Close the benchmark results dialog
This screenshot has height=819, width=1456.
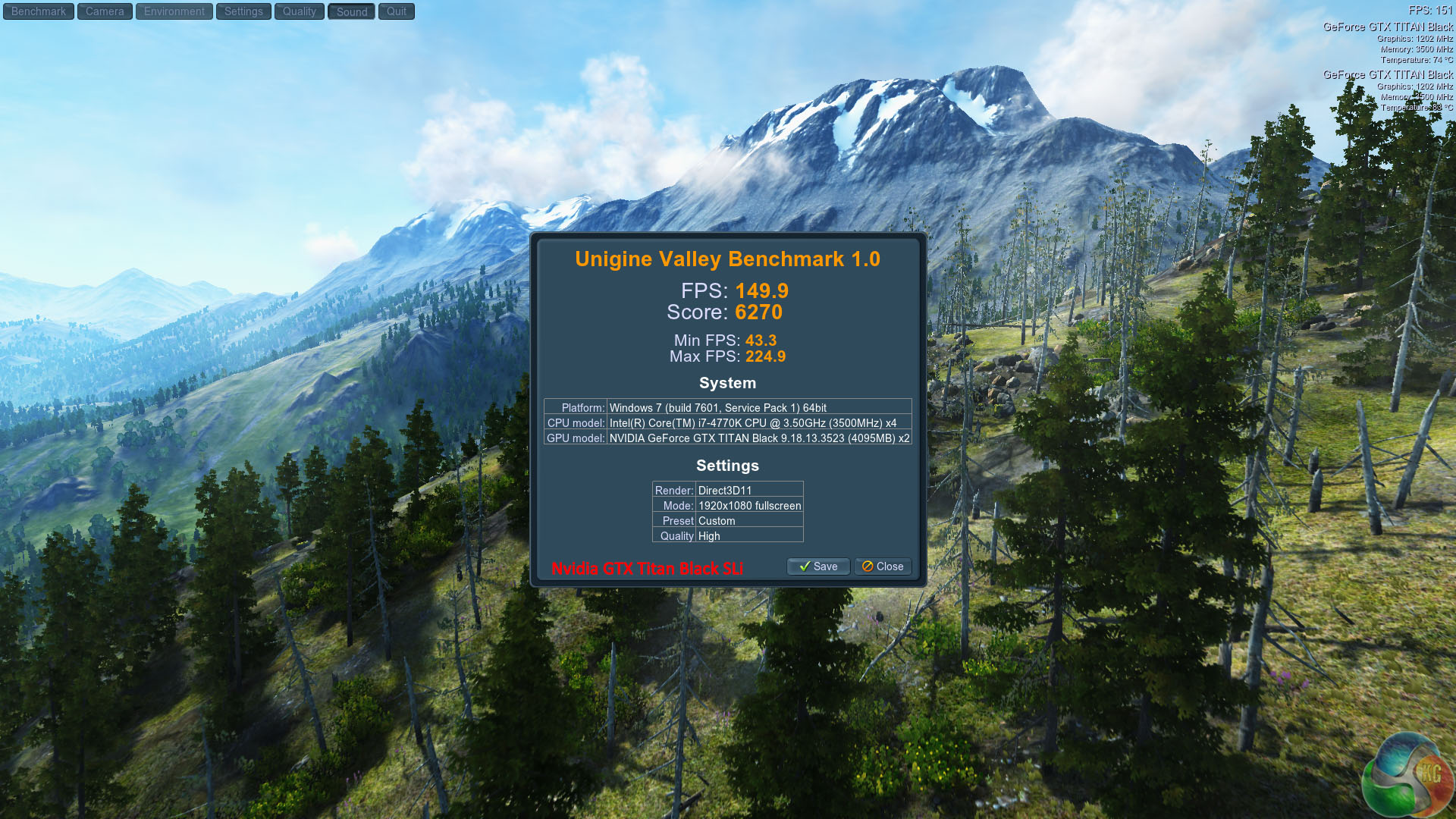(883, 566)
